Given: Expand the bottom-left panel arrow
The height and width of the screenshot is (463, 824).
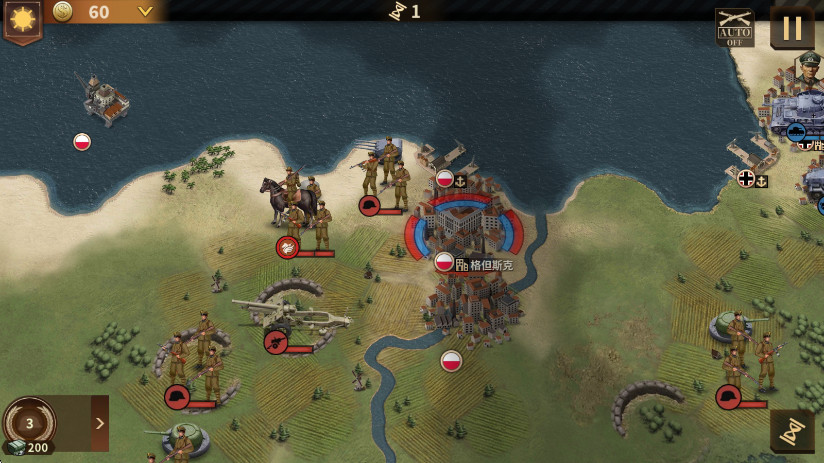Looking at the screenshot, I should click(x=100, y=423).
